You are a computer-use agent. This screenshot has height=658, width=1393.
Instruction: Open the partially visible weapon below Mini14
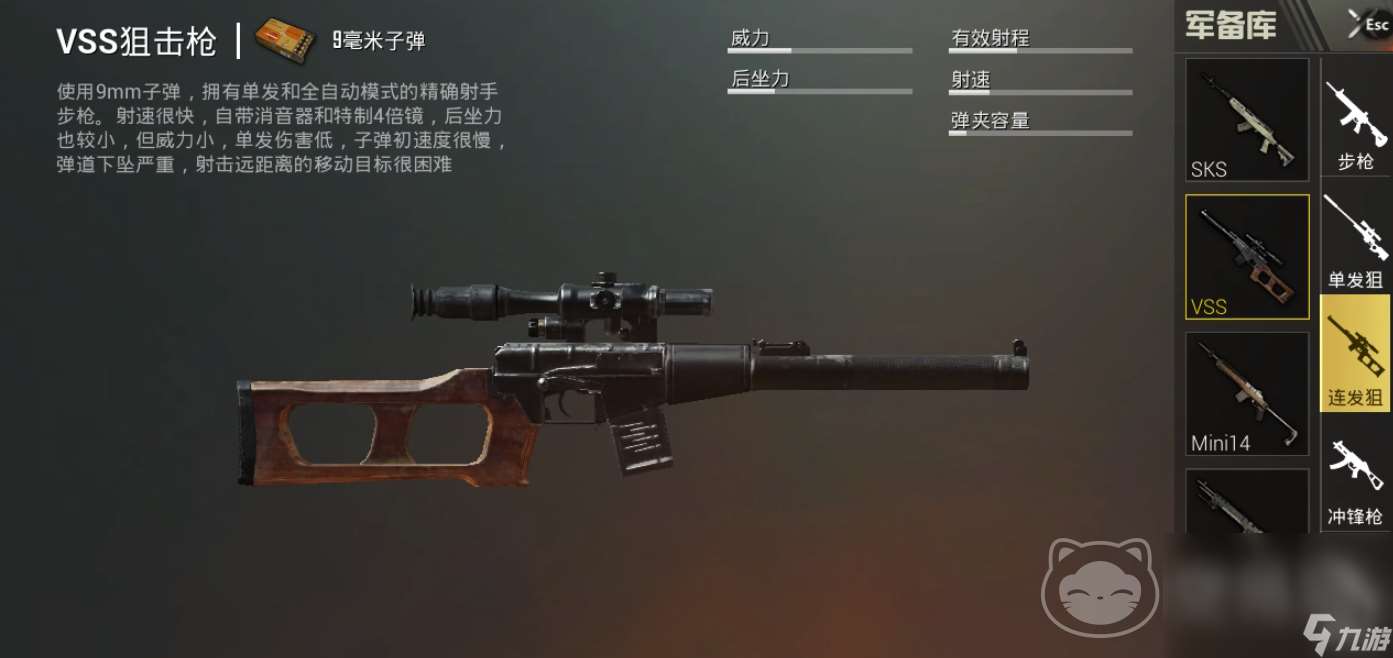coord(1246,502)
